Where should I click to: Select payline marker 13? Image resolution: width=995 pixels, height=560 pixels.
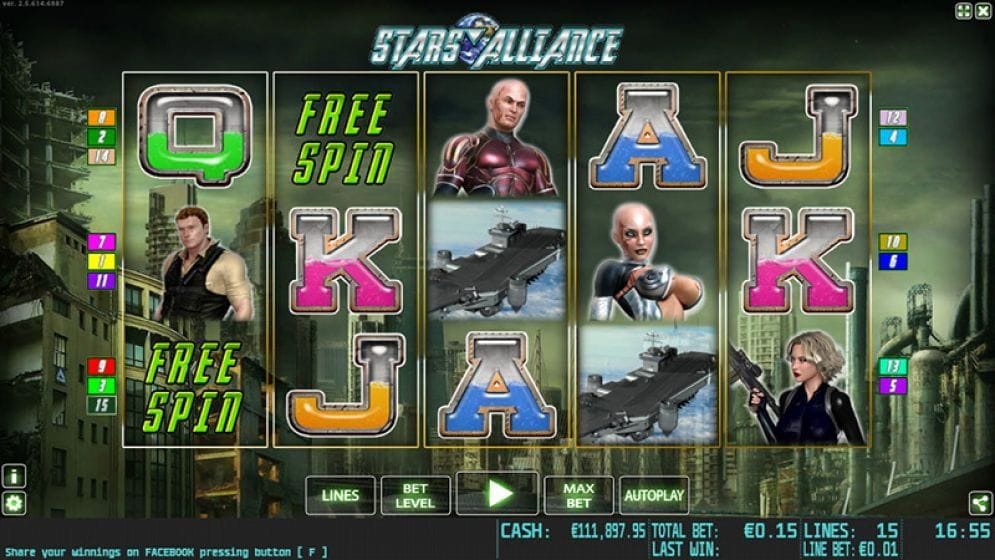tap(892, 367)
